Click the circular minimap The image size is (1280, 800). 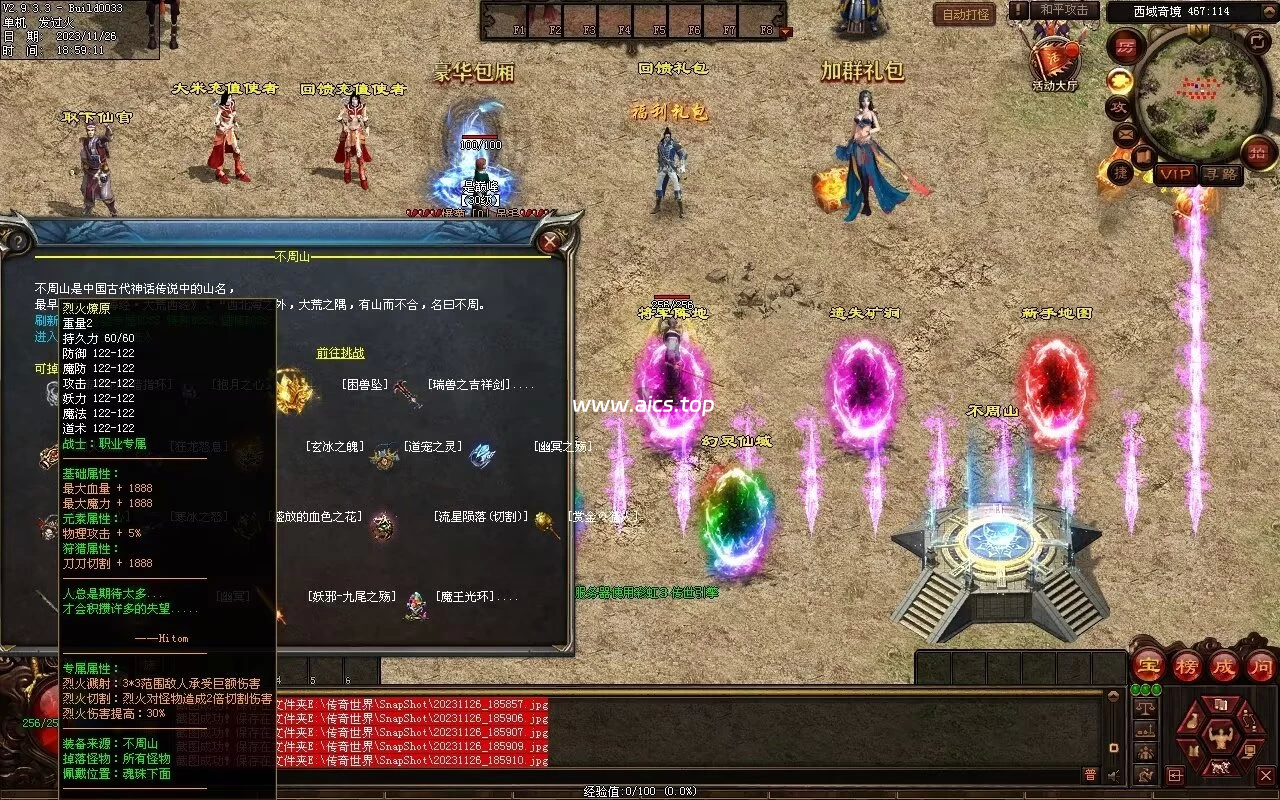pos(1202,93)
